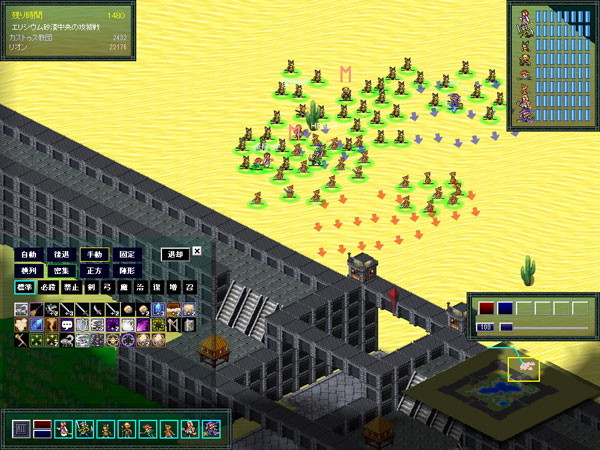Close the command panel with X
Image resolution: width=600 pixels, height=450 pixels.
tap(197, 252)
